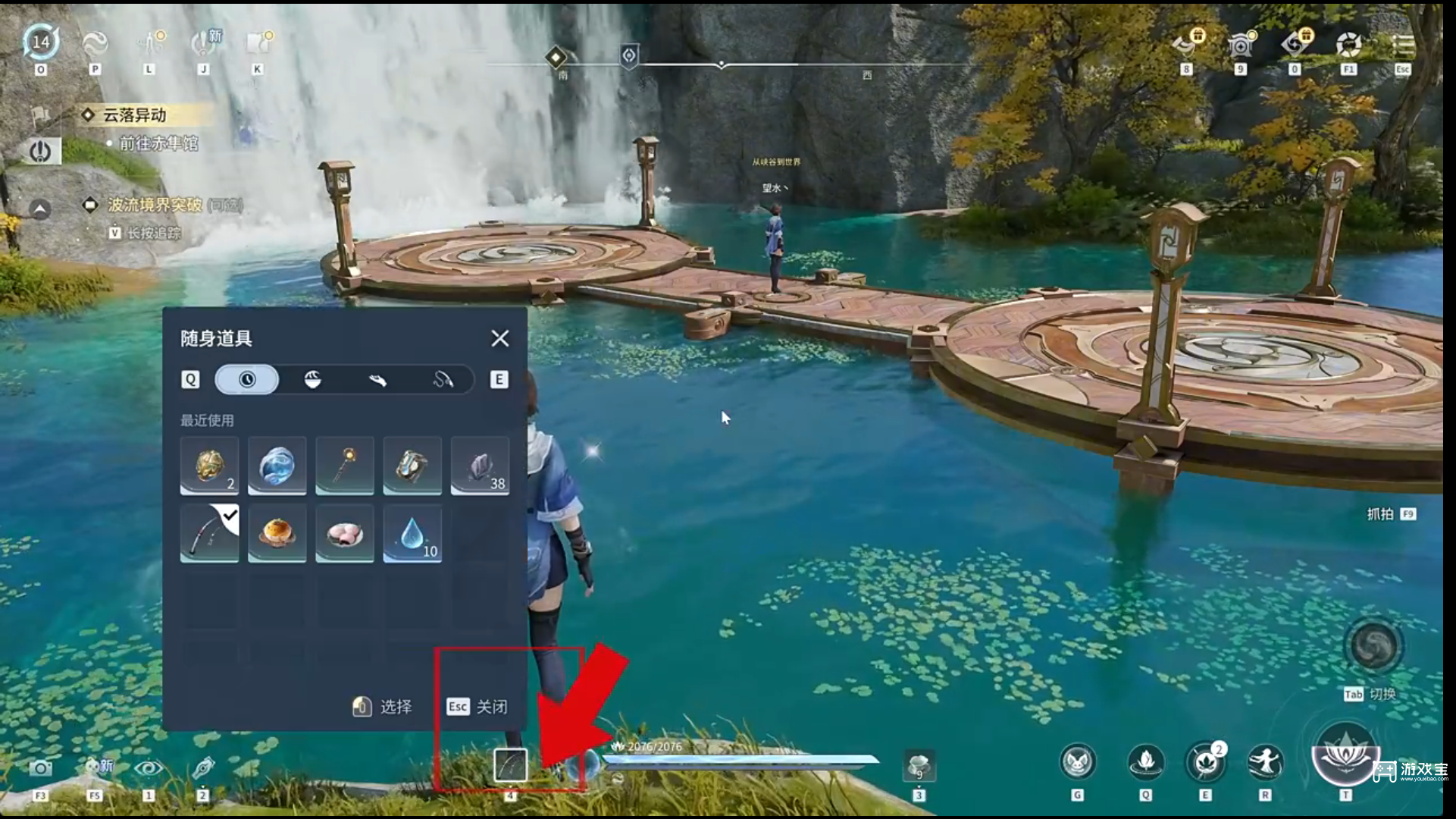Screen dimensions: 1456x819
Task: Select the golden ore item with count 2
Action: [x=209, y=465]
